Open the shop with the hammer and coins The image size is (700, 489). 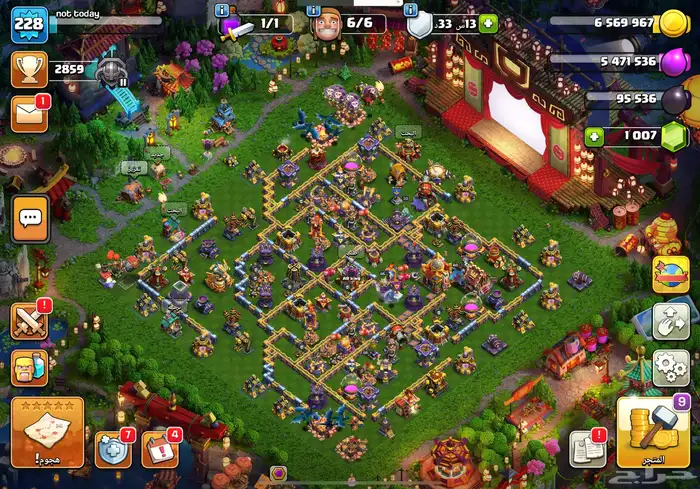click(650, 432)
